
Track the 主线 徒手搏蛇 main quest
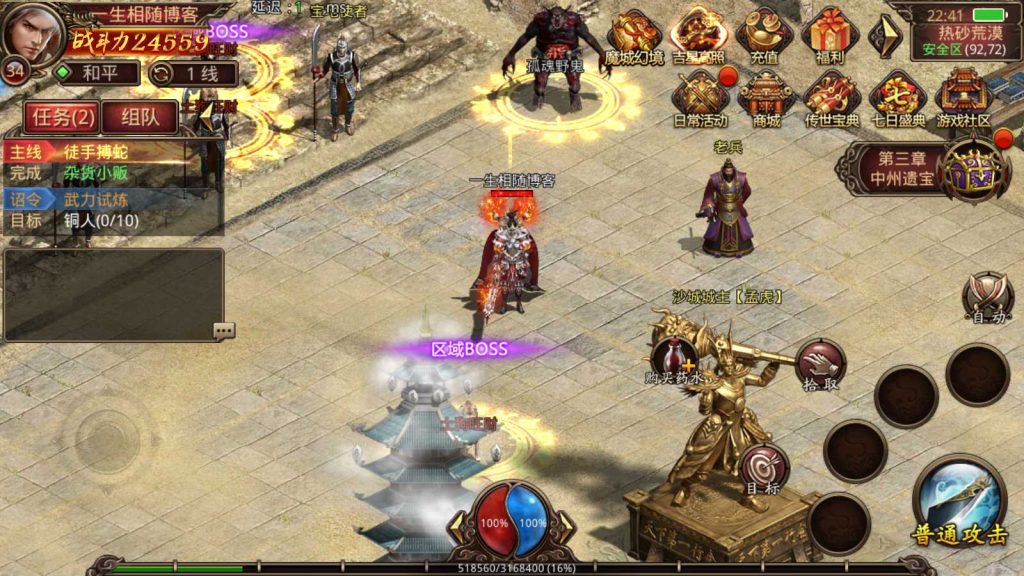(x=110, y=153)
